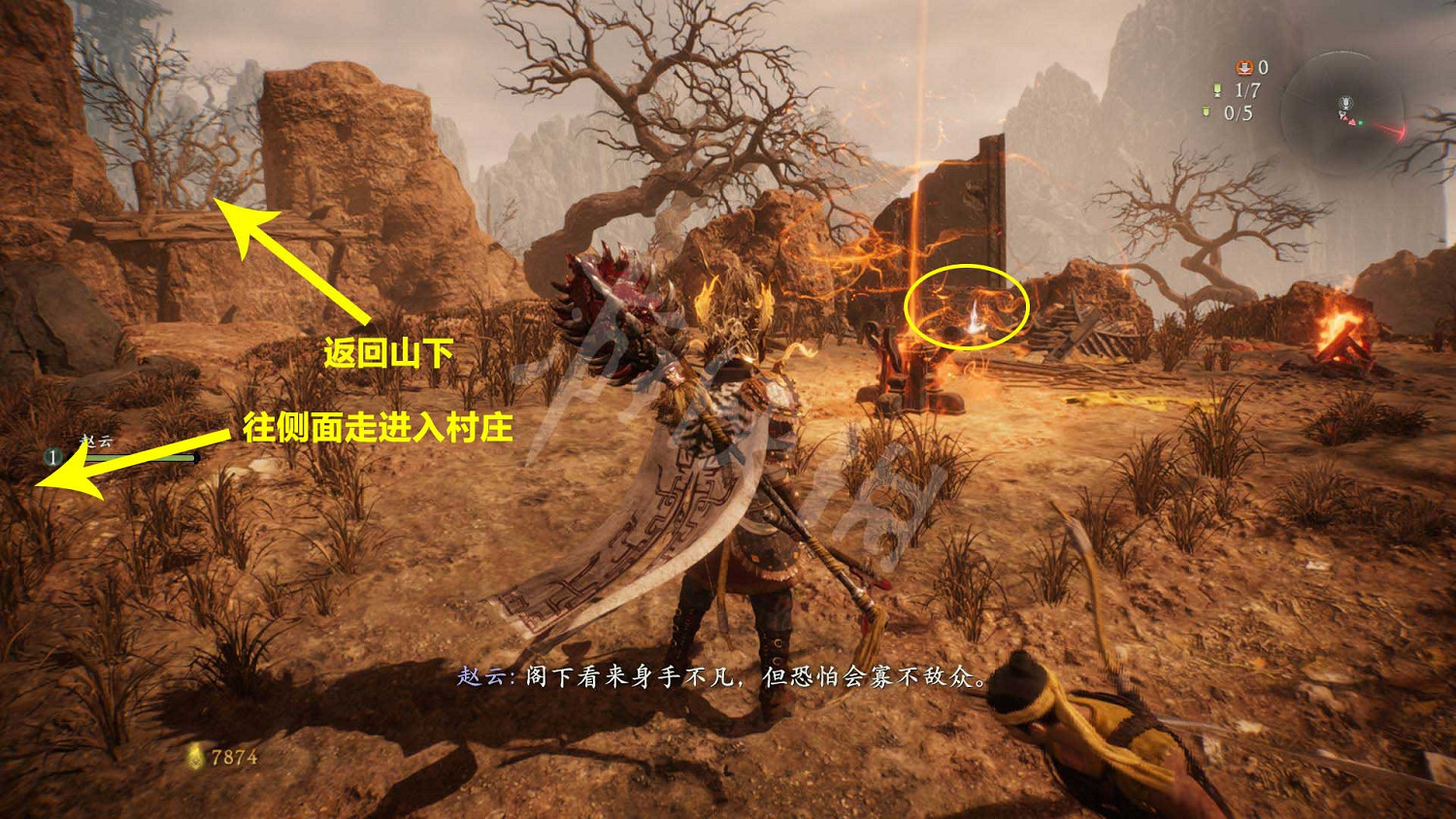Screen dimensions: 1456x819
Task: Click the green objective dot on the minimap
Action: coord(1361,122)
